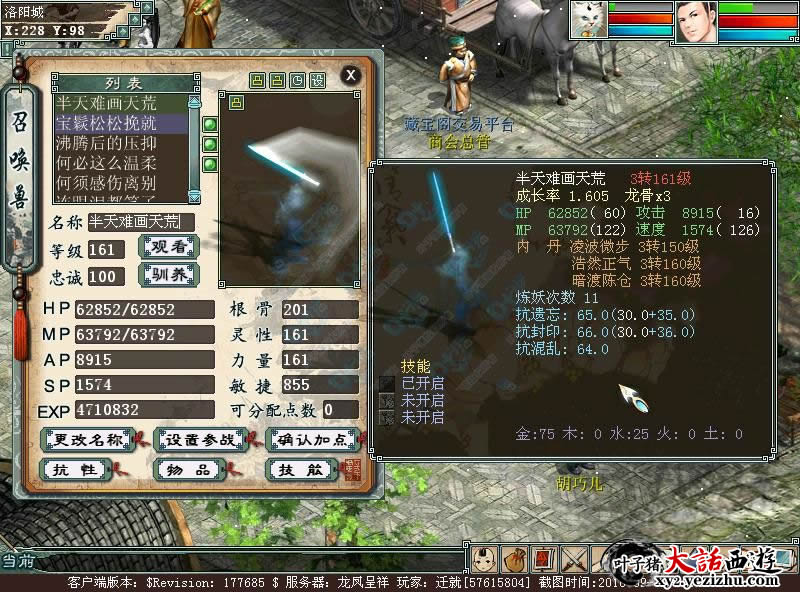Click the white cat pet portrait
Viewport: 800px width, 592px height.
[x=589, y=20]
